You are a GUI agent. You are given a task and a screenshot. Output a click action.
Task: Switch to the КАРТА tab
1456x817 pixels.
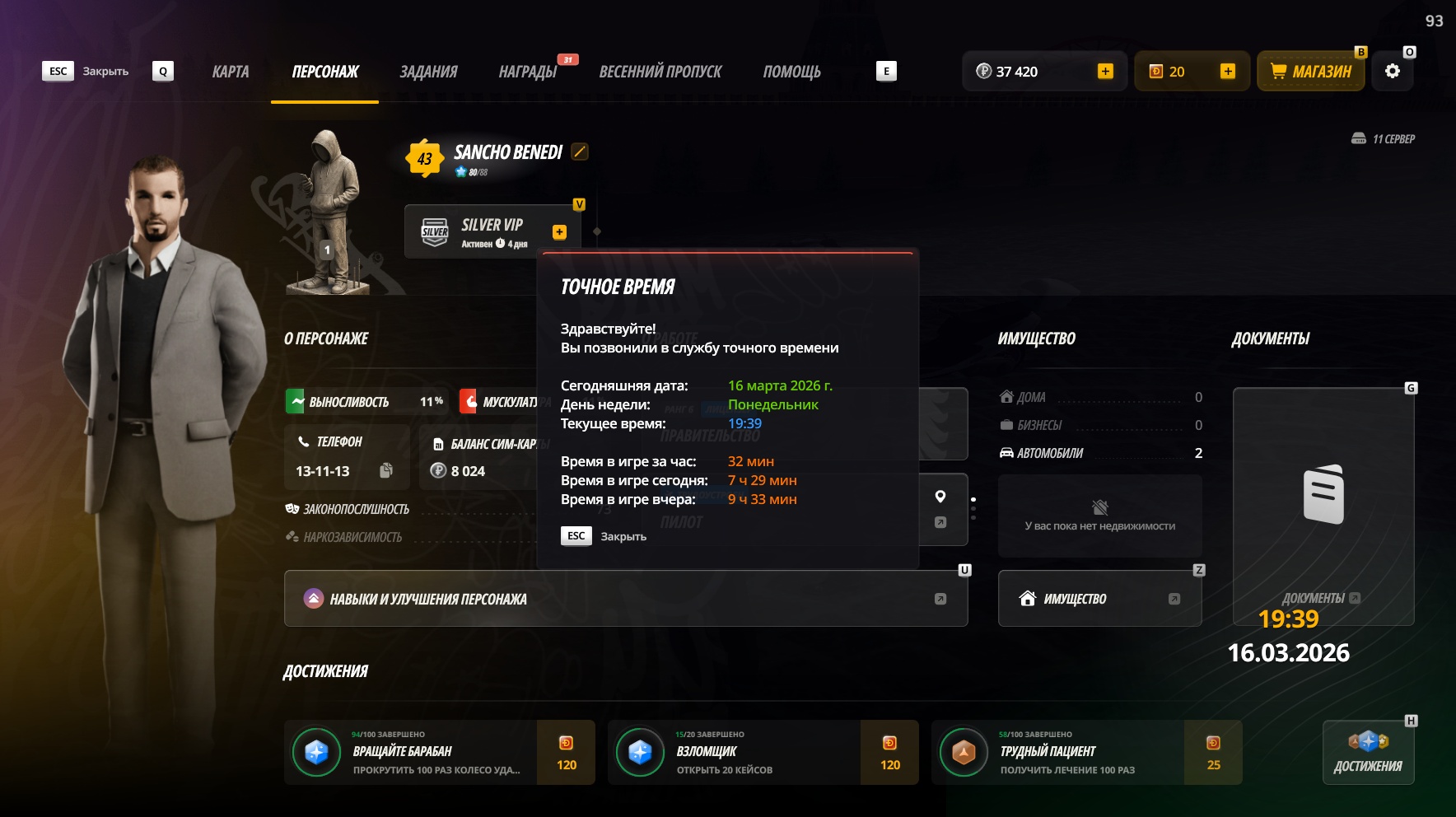coord(231,72)
